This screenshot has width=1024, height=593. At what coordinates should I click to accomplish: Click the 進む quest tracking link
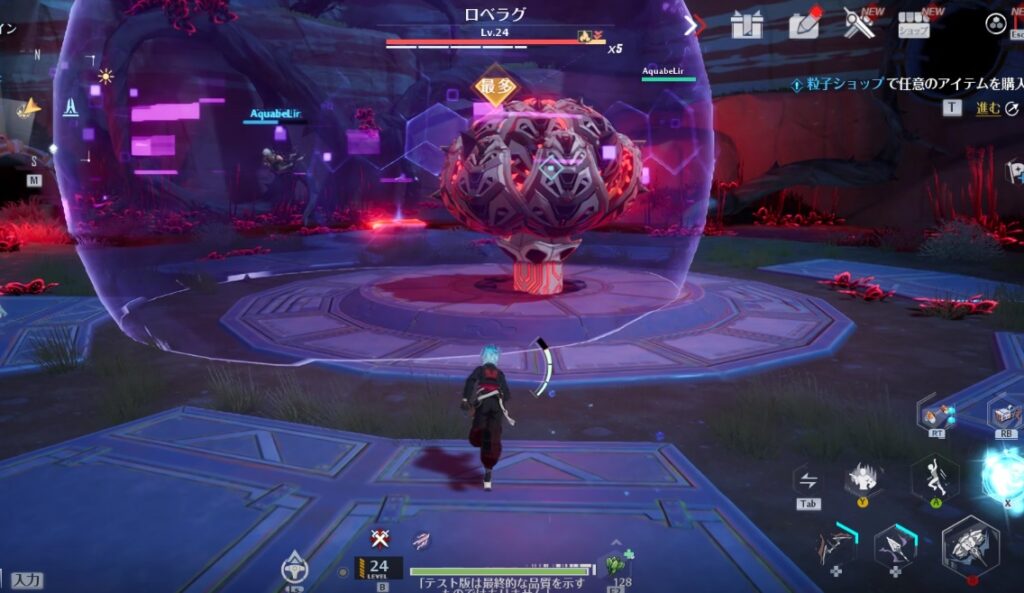pyautogui.click(x=987, y=108)
